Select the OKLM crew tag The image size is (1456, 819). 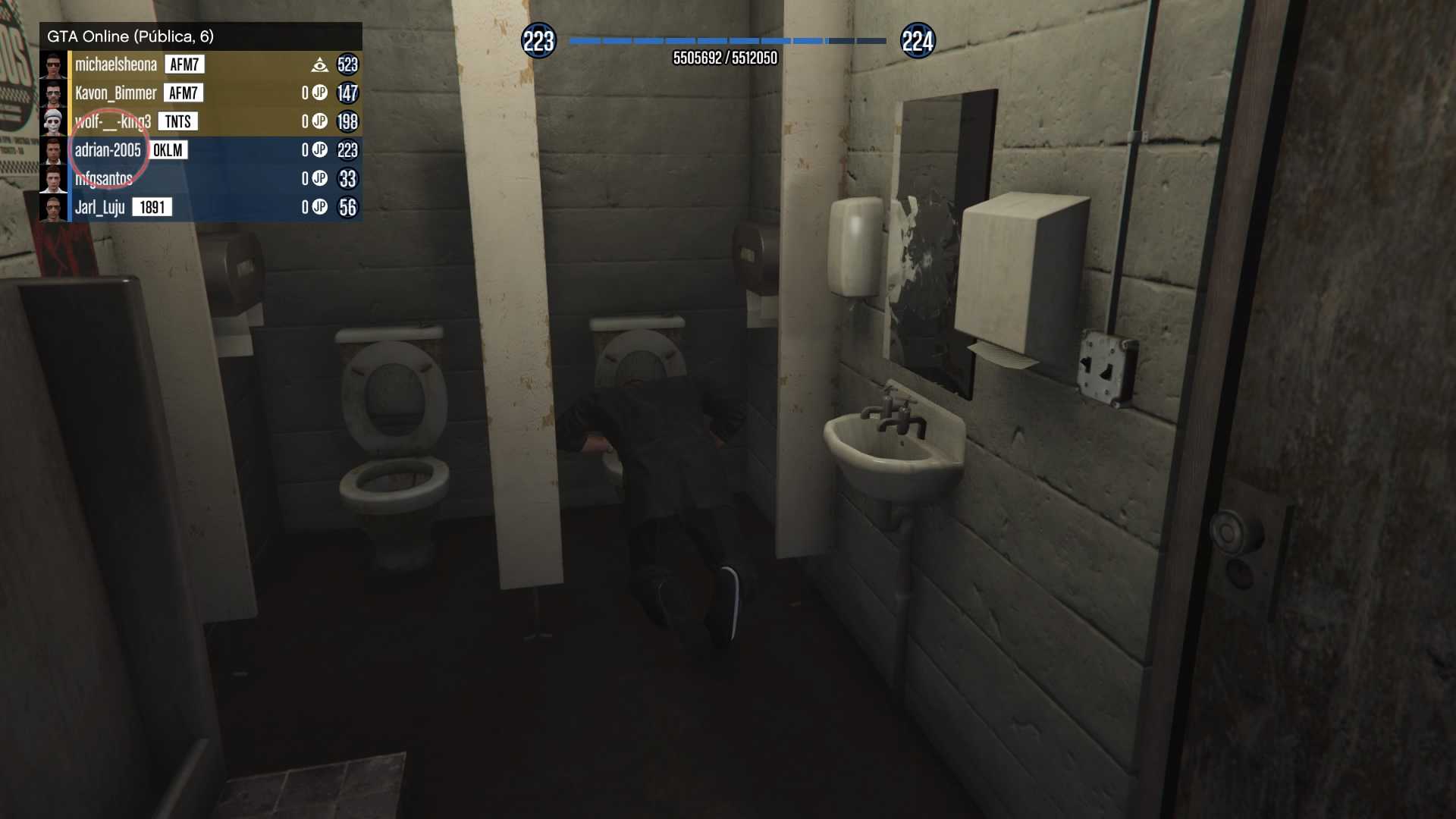[168, 150]
